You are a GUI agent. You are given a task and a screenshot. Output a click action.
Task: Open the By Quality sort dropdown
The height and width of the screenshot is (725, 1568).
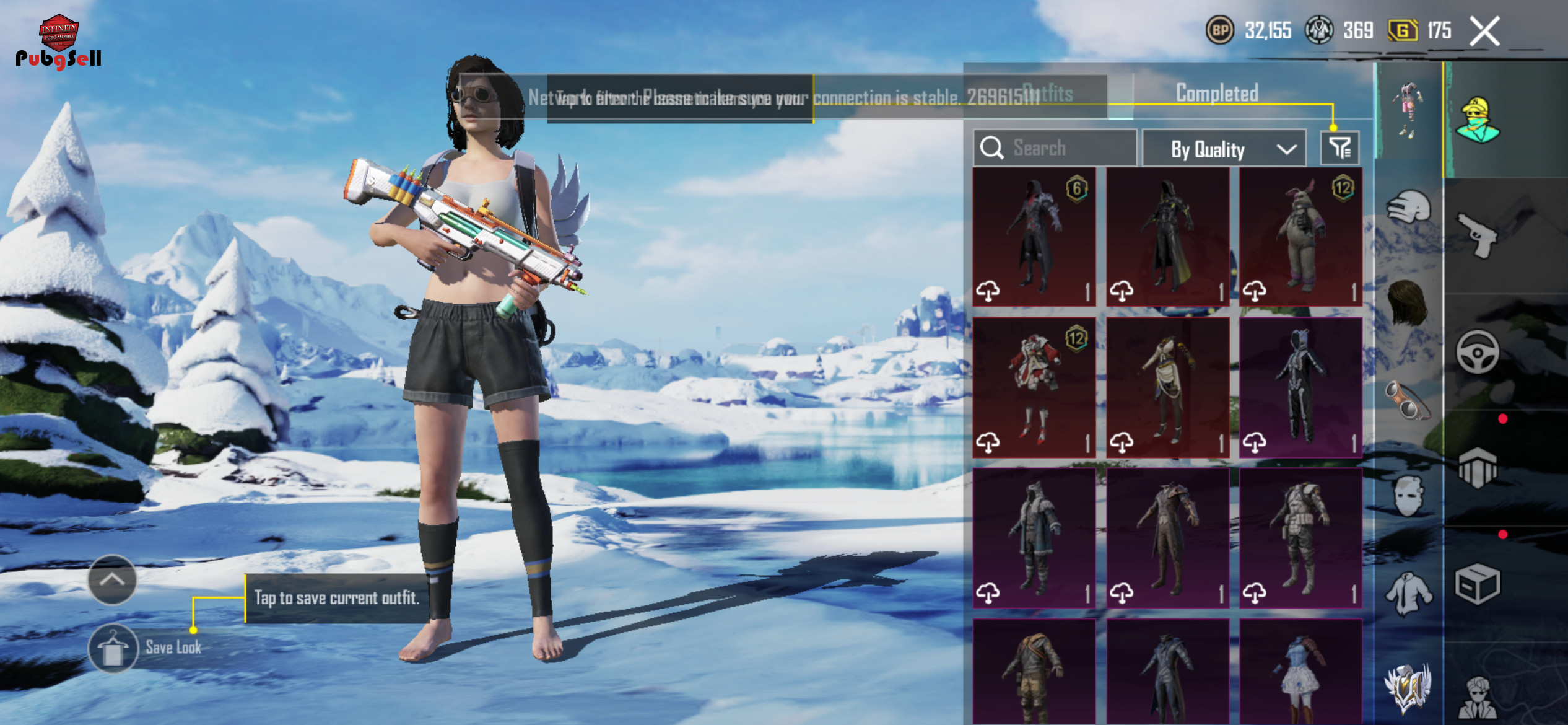point(1224,149)
